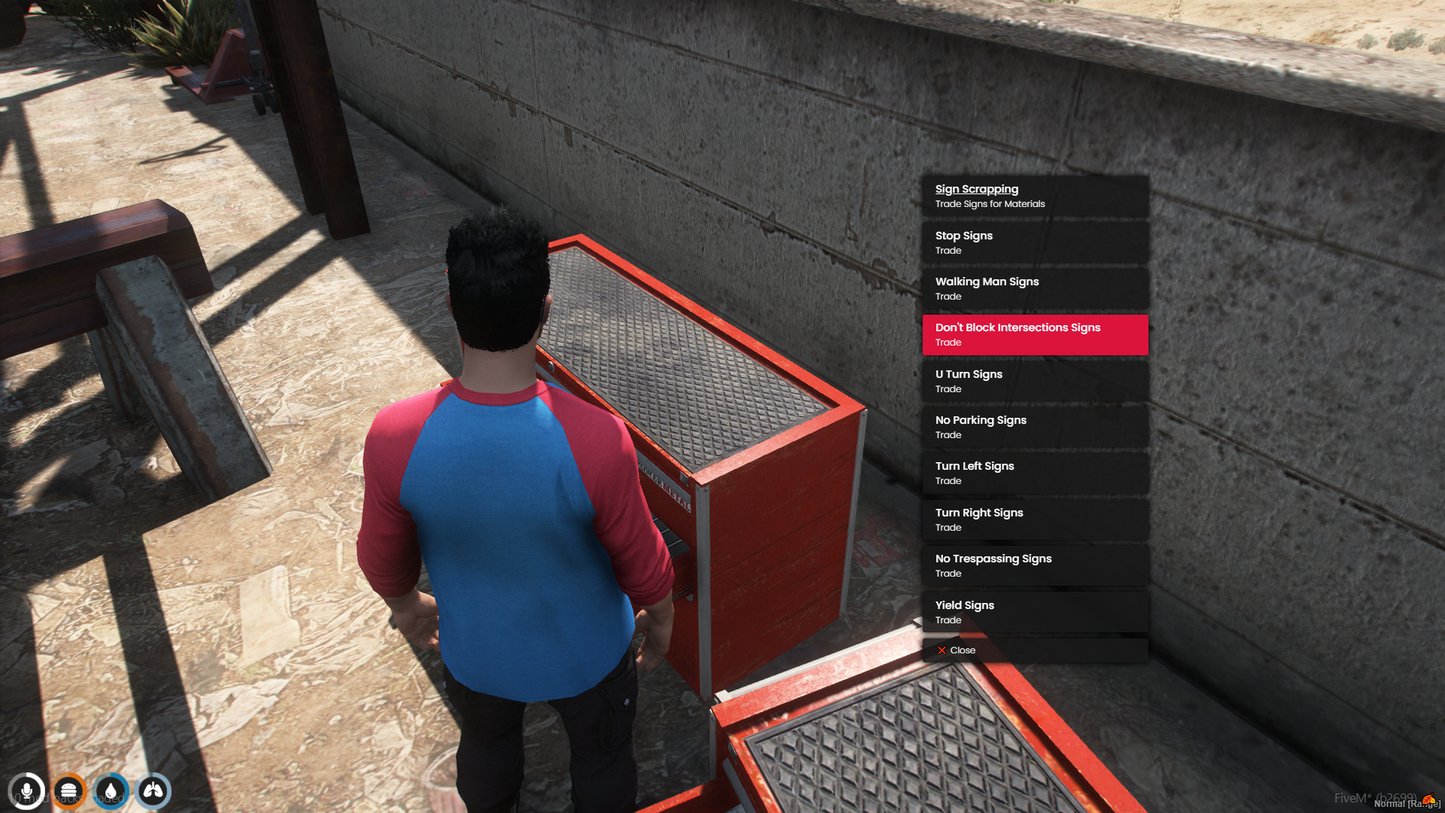This screenshot has width=1445, height=813.
Task: Choose the Turn Left Signs option
Action: (x=1034, y=473)
